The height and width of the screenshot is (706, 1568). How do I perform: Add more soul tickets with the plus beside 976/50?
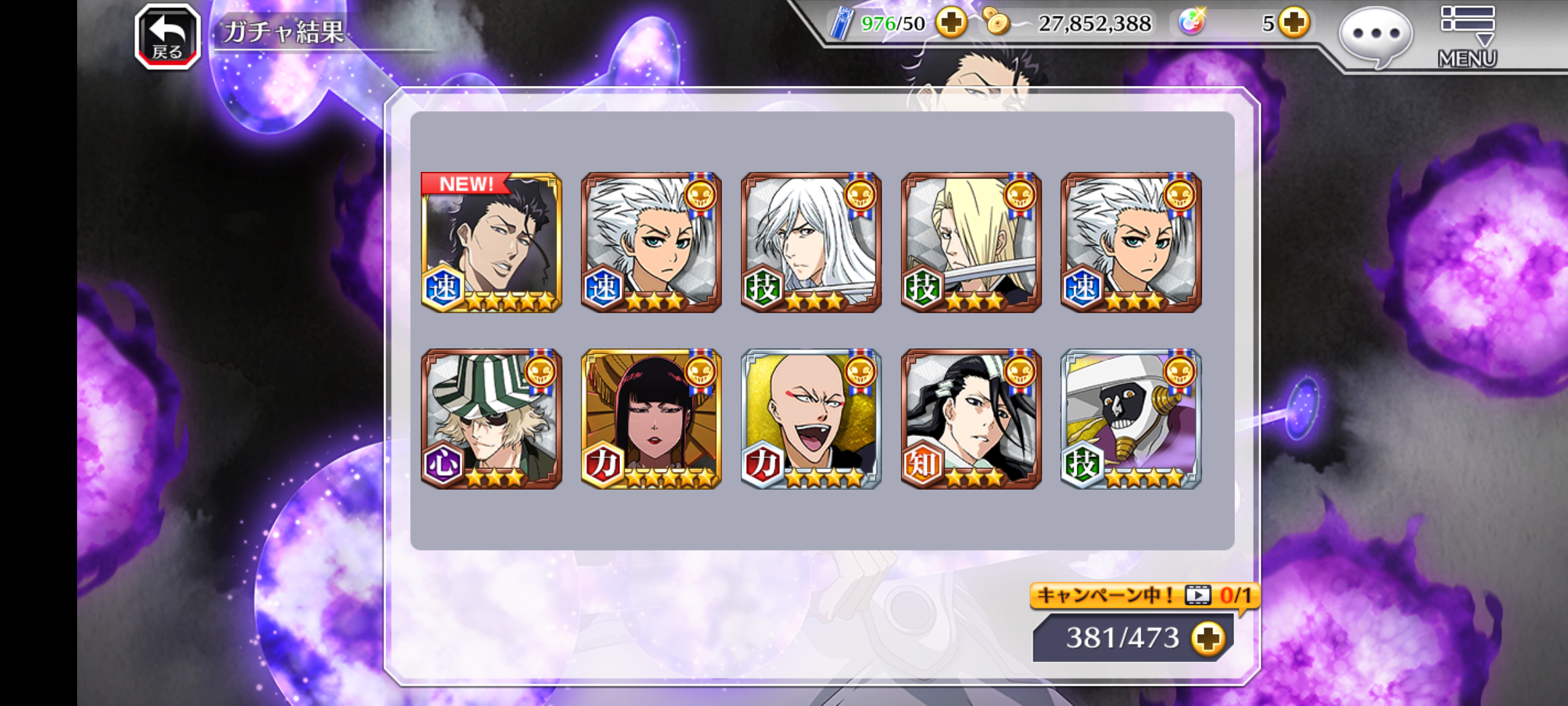click(x=951, y=24)
